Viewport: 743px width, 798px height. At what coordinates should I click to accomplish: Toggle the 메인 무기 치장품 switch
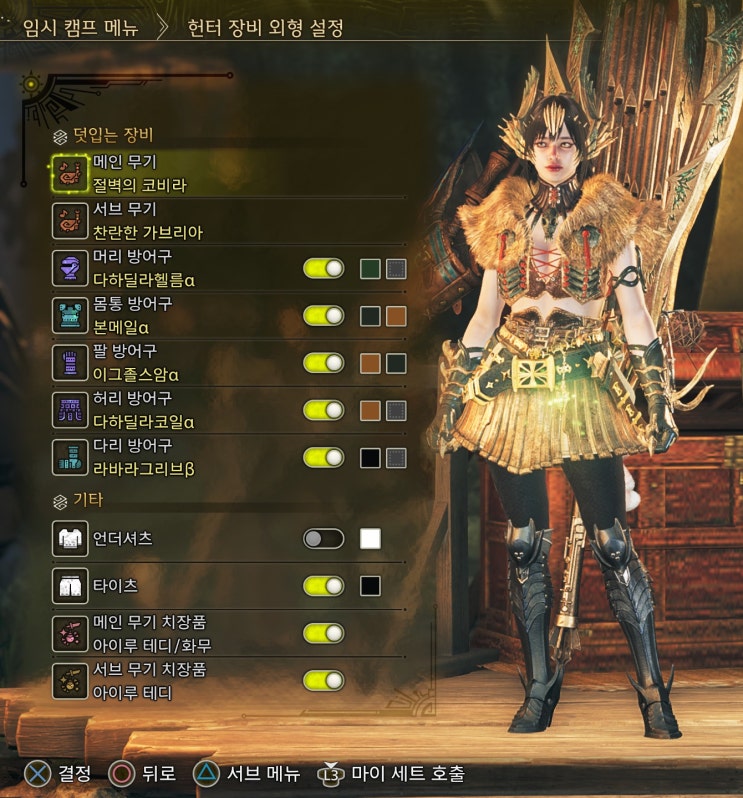323,633
